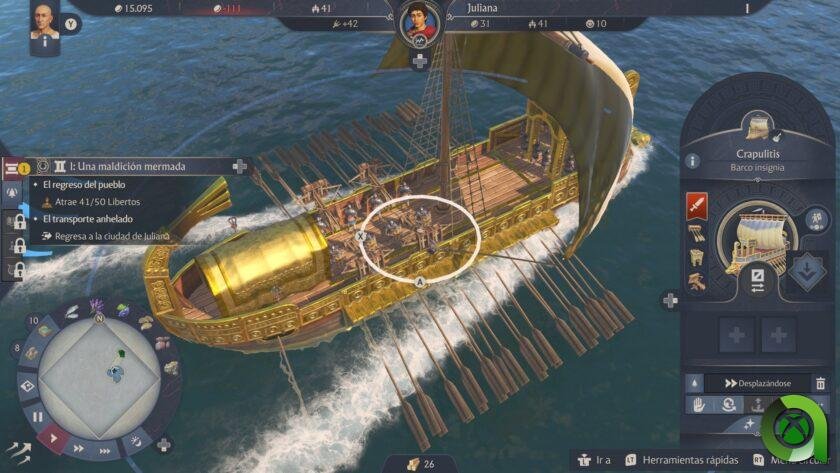Select the red sword attack stance icon
This screenshot has width=840, height=473.
pyautogui.click(x=697, y=206)
